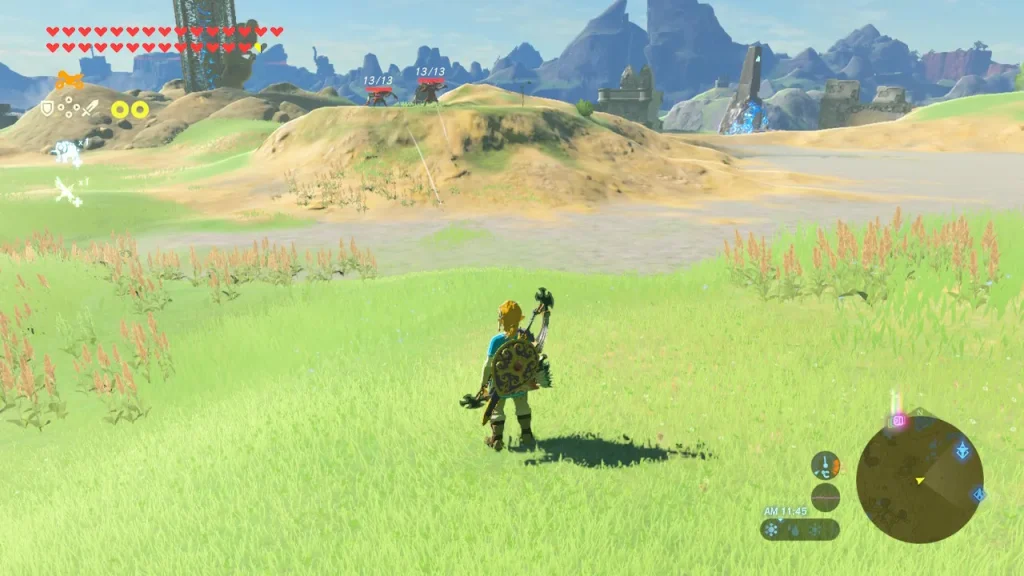This screenshot has height=576, width=1024.
Task: Click the blue marker on minimap's right edge
Action: coord(978,494)
